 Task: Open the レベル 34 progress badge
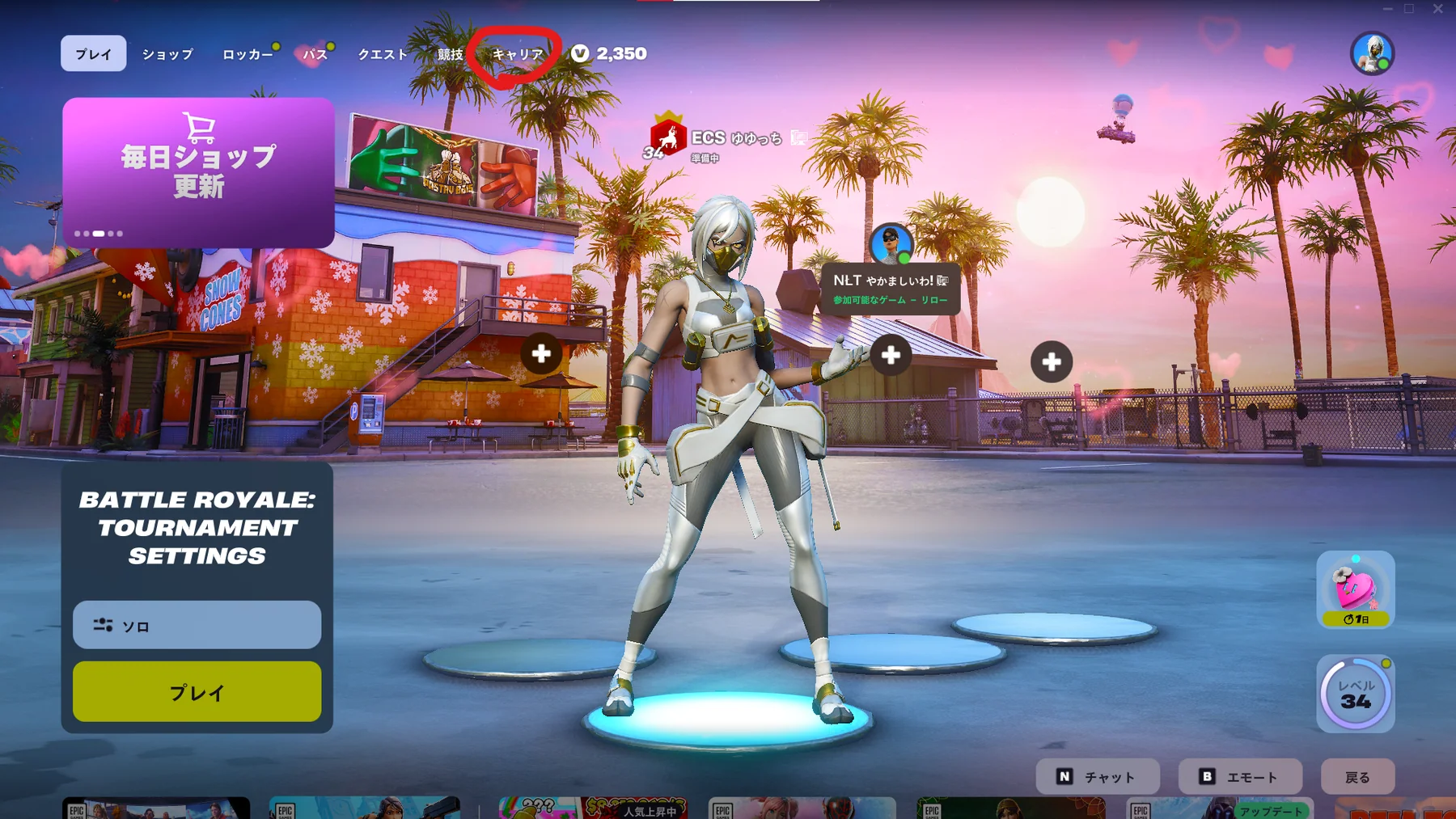[1355, 694]
